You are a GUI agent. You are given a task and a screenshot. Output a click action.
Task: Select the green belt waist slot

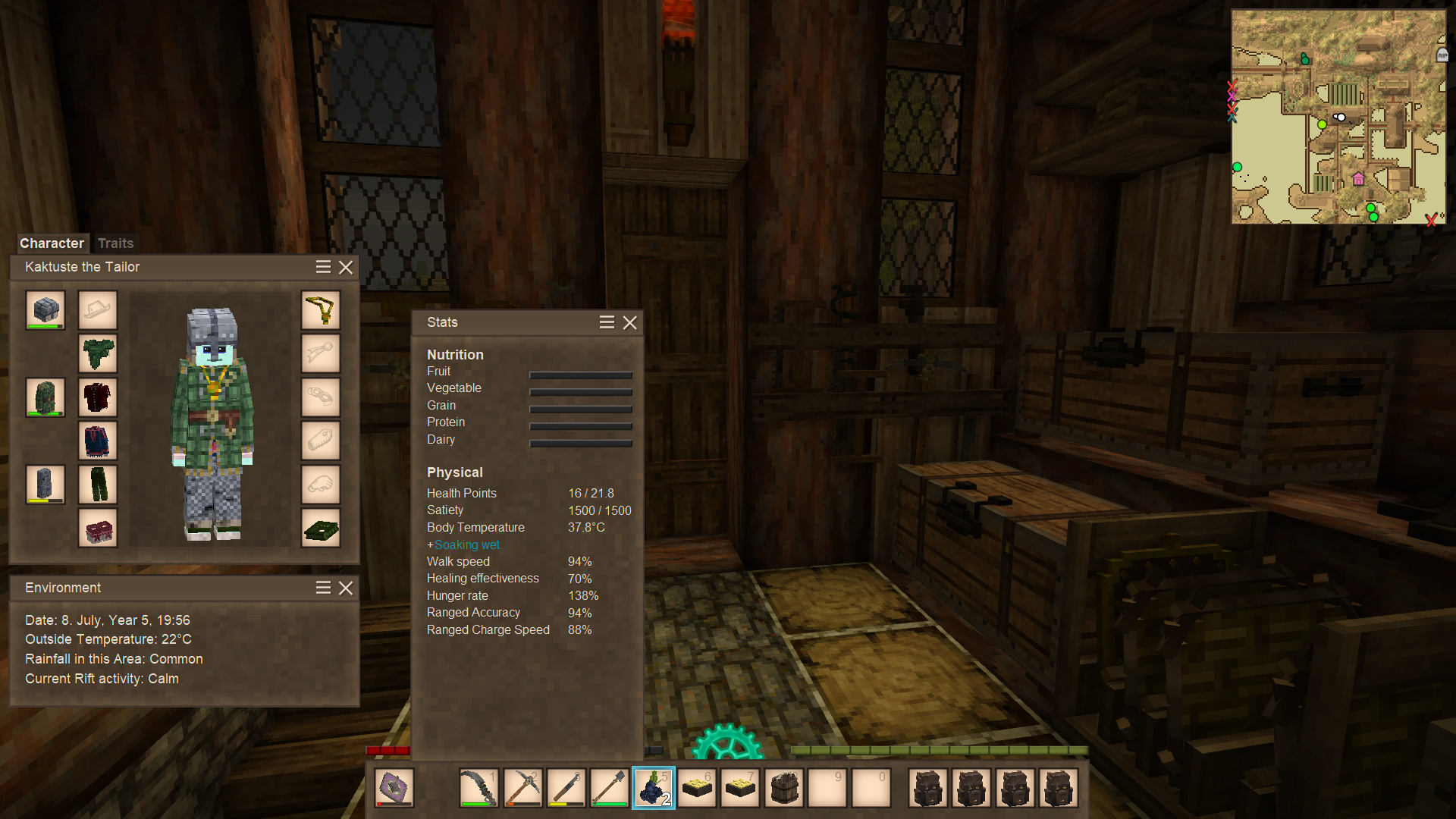321,528
